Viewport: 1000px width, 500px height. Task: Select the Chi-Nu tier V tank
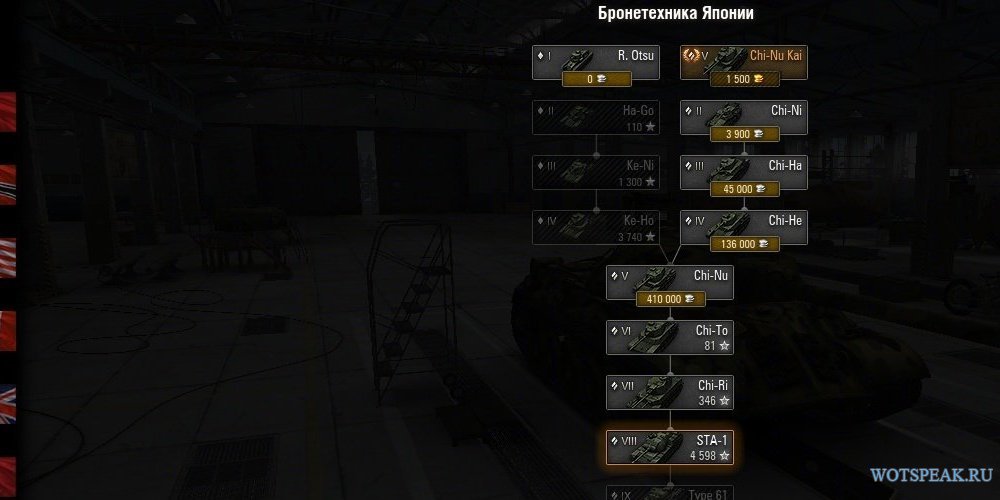[x=670, y=277]
